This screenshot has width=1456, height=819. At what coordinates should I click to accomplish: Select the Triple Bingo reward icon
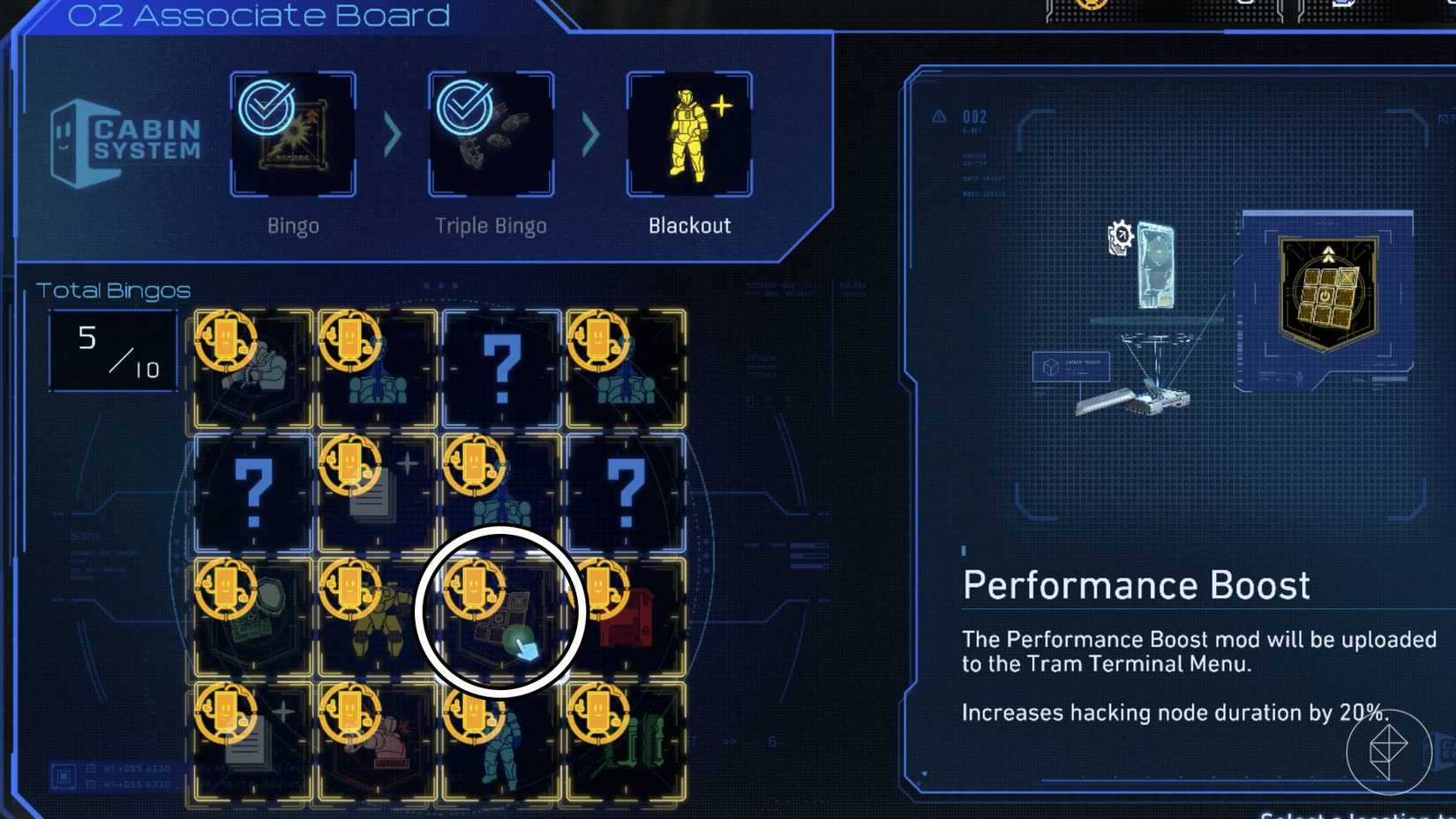coord(490,134)
